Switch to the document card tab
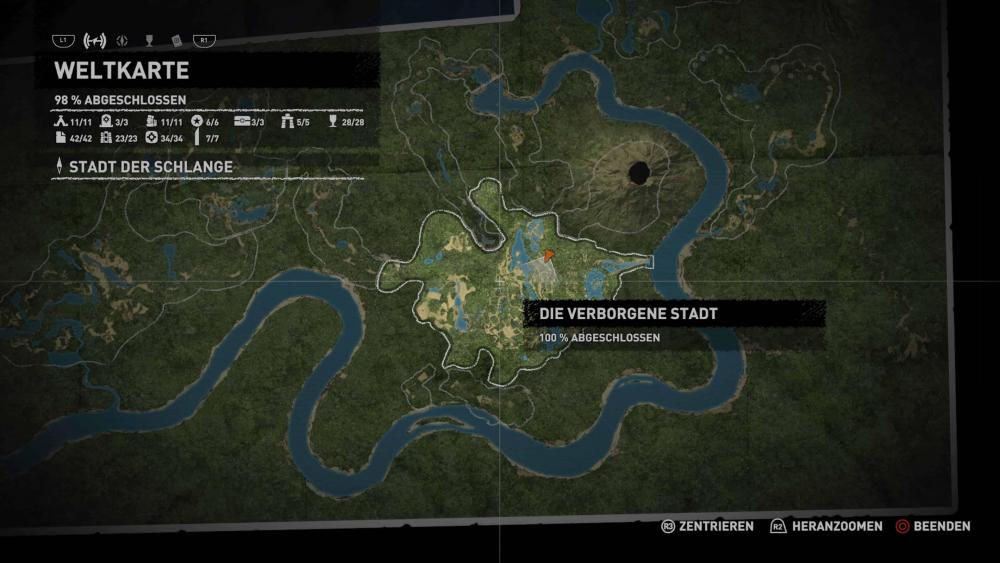Image resolution: width=1000 pixels, height=563 pixels. [x=175, y=41]
